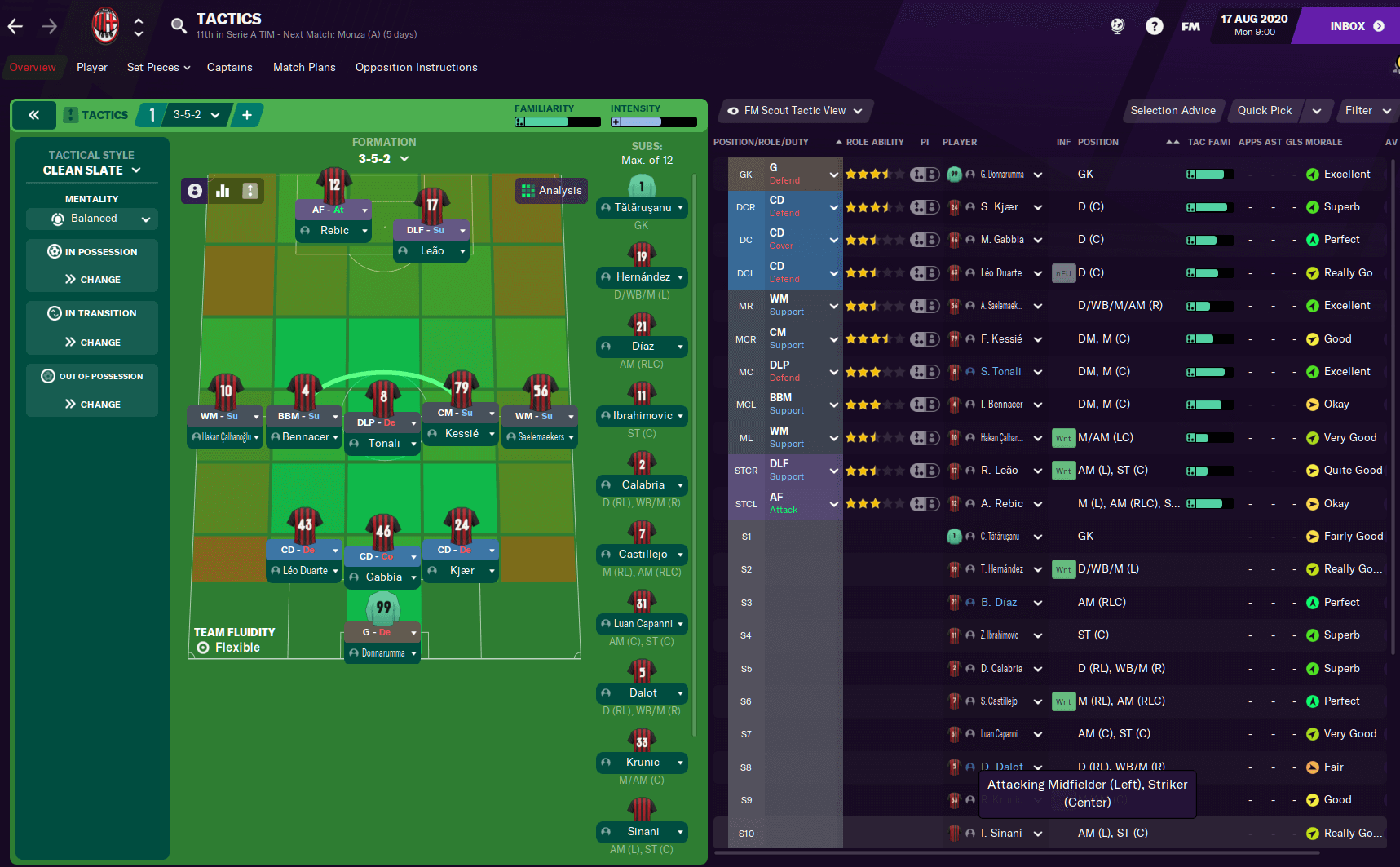
Task: Switch to the vertical pitch view toggle
Action: pos(250,190)
